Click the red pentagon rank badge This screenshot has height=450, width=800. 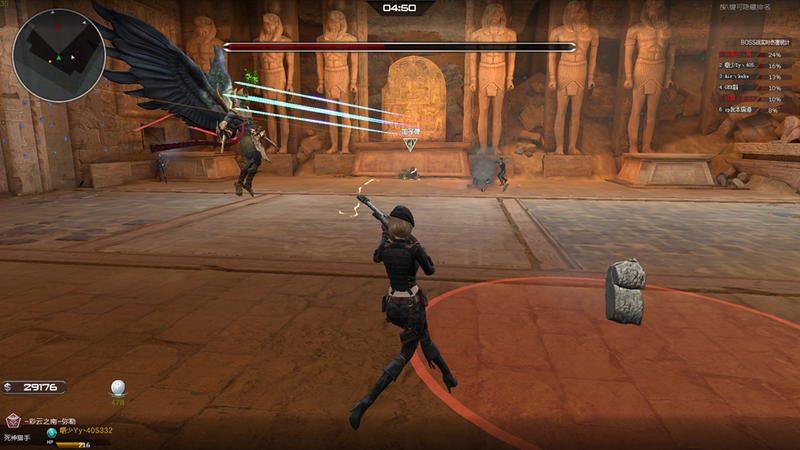pyautogui.click(x=13, y=420)
